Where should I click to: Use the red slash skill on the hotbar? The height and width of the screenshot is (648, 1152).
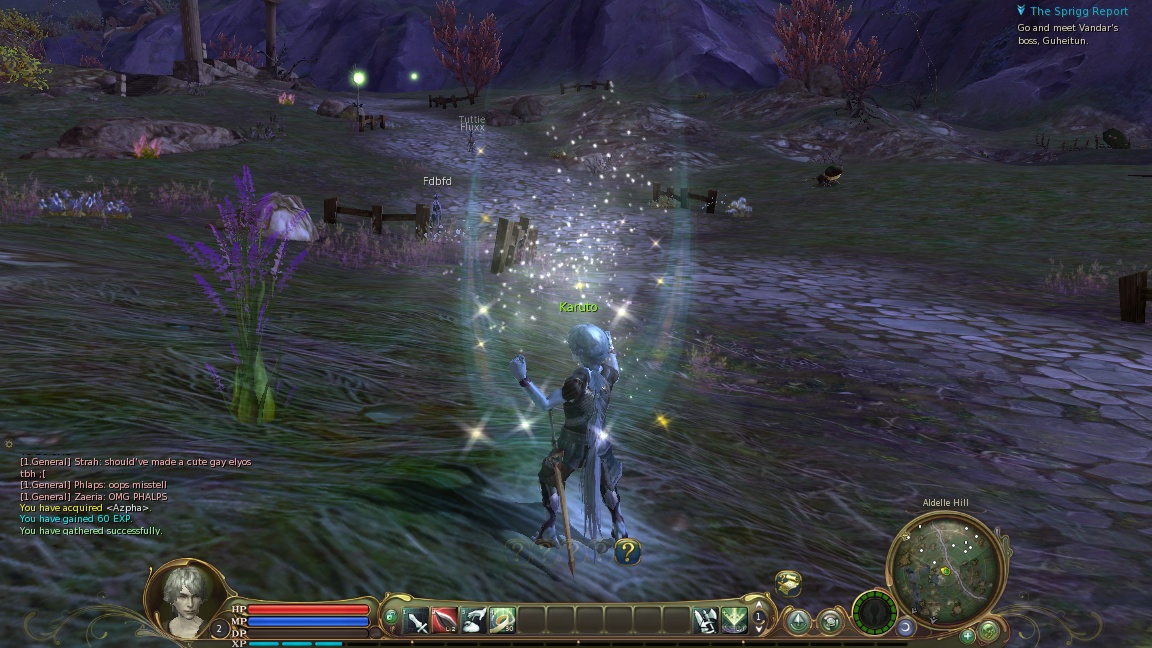tap(445, 621)
